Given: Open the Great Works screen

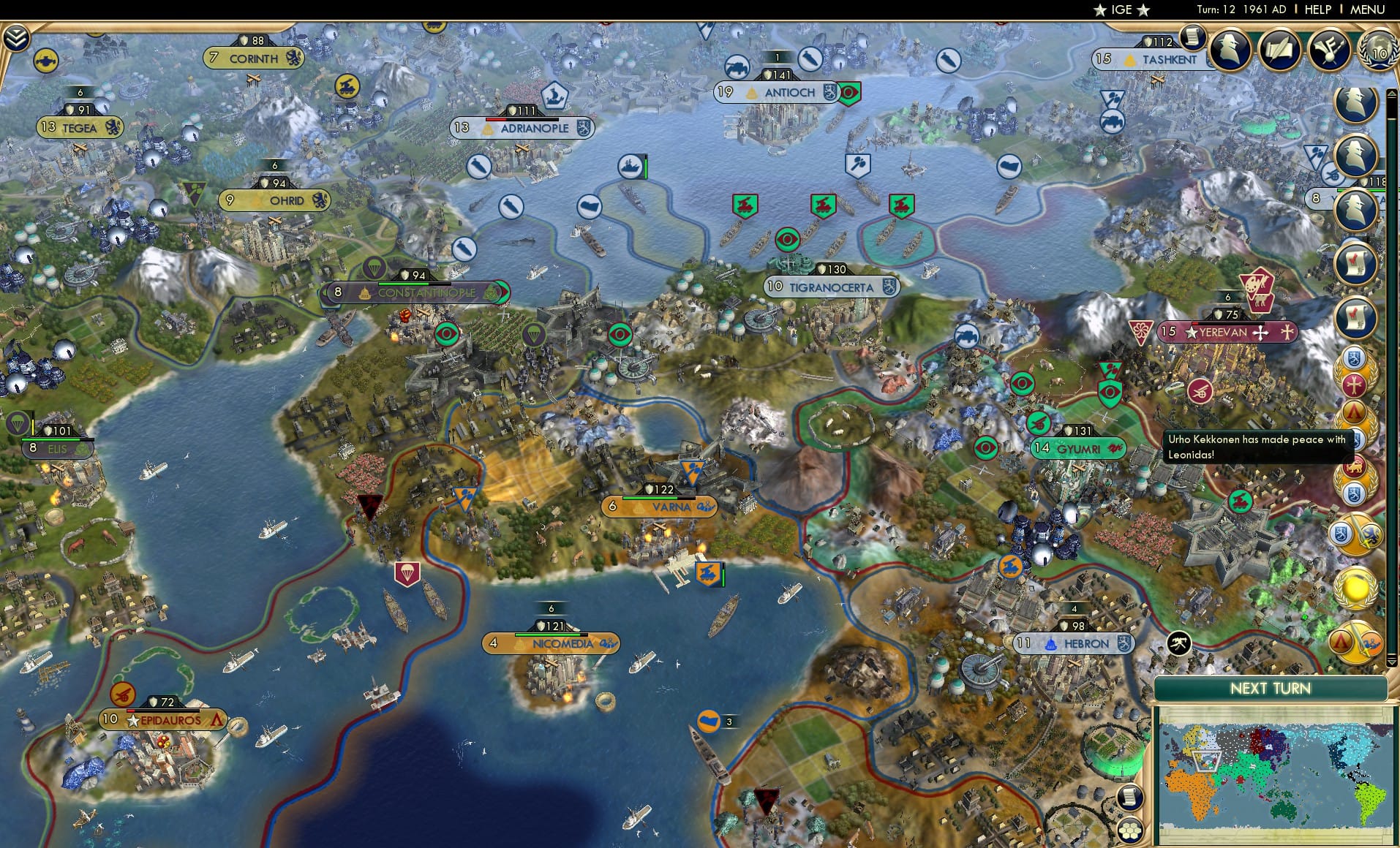Looking at the screenshot, I should [1279, 49].
